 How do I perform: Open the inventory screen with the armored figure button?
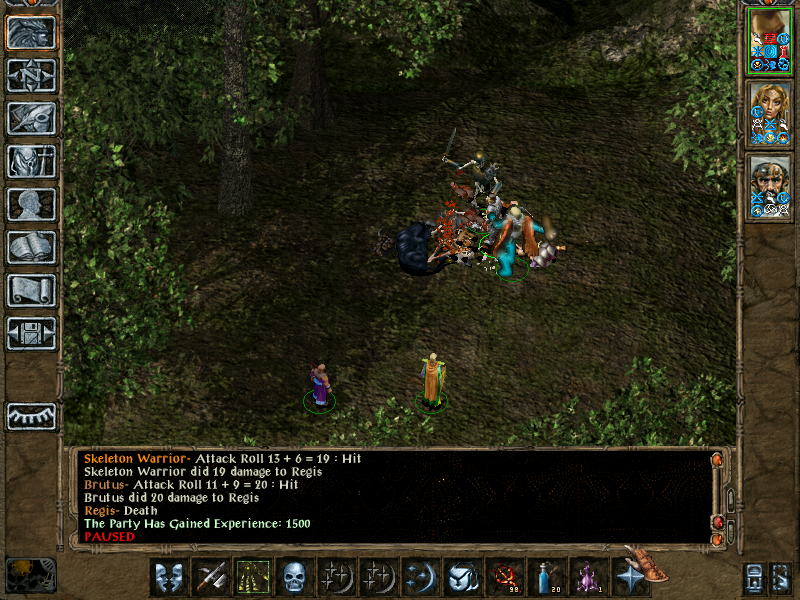tap(31, 161)
